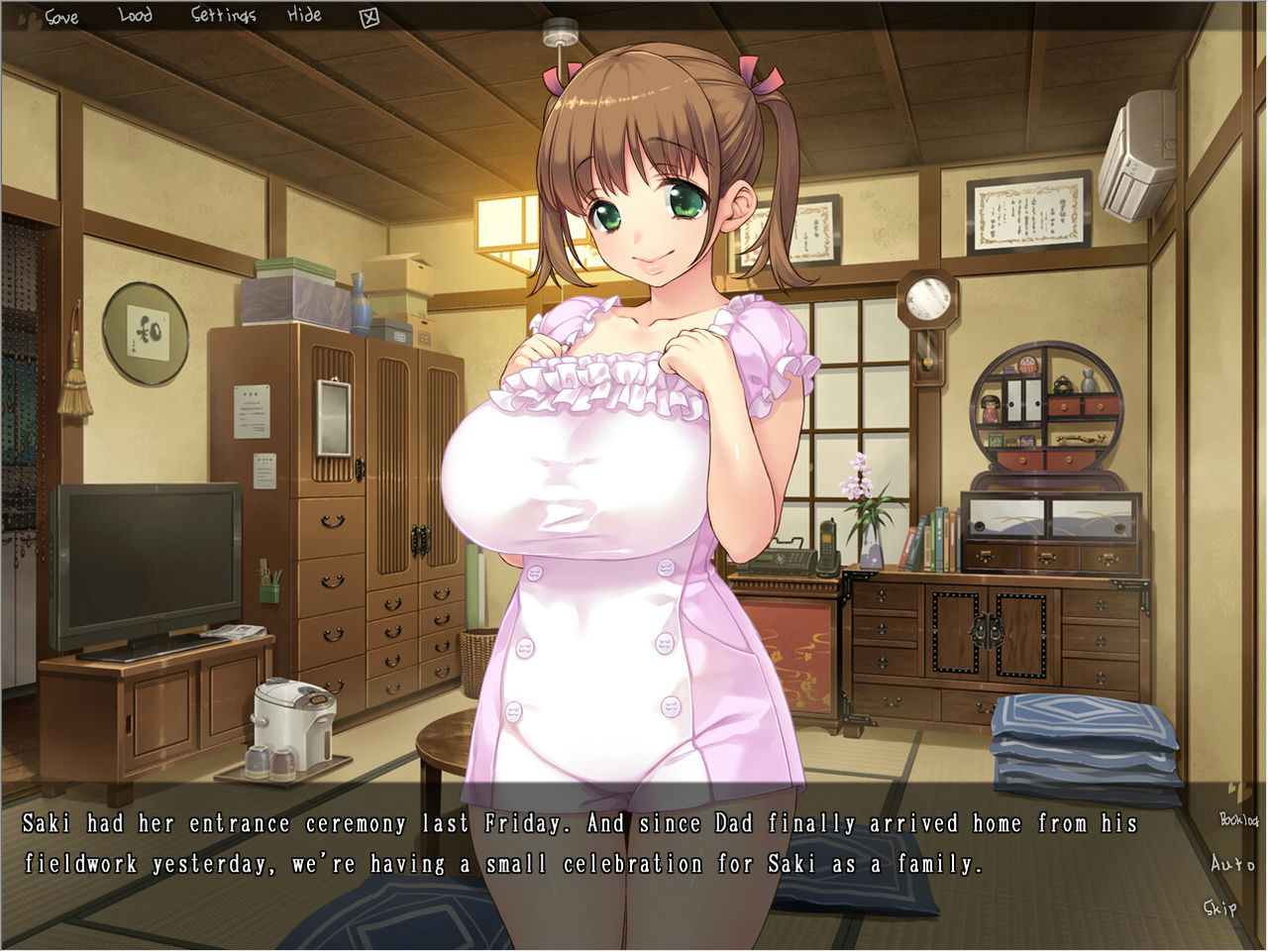Enable Skip mode
This screenshot has height=952, width=1268.
tap(1222, 906)
